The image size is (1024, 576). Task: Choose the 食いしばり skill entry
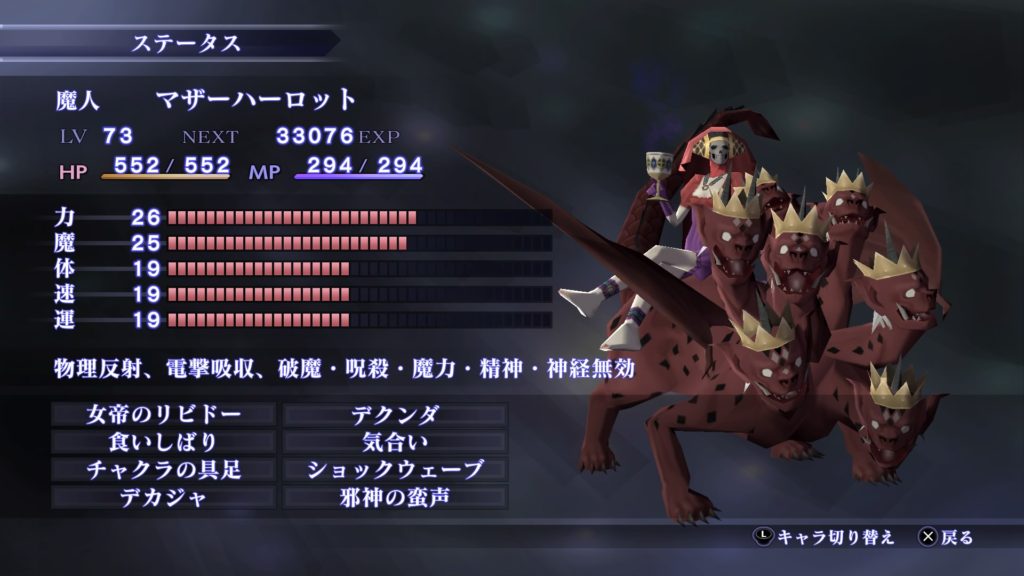coord(164,441)
